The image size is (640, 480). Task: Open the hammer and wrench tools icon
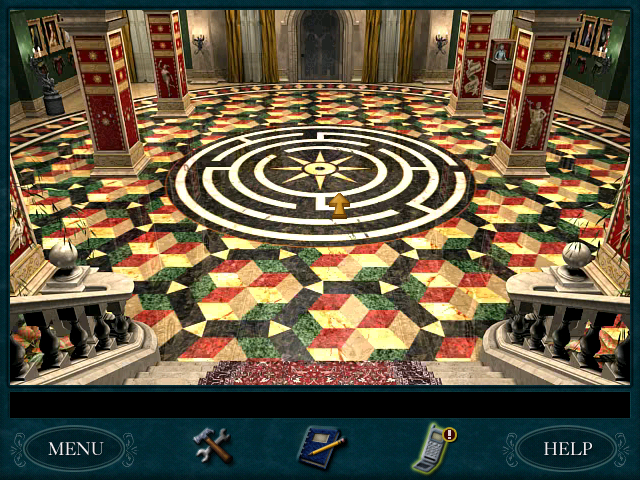(212, 445)
